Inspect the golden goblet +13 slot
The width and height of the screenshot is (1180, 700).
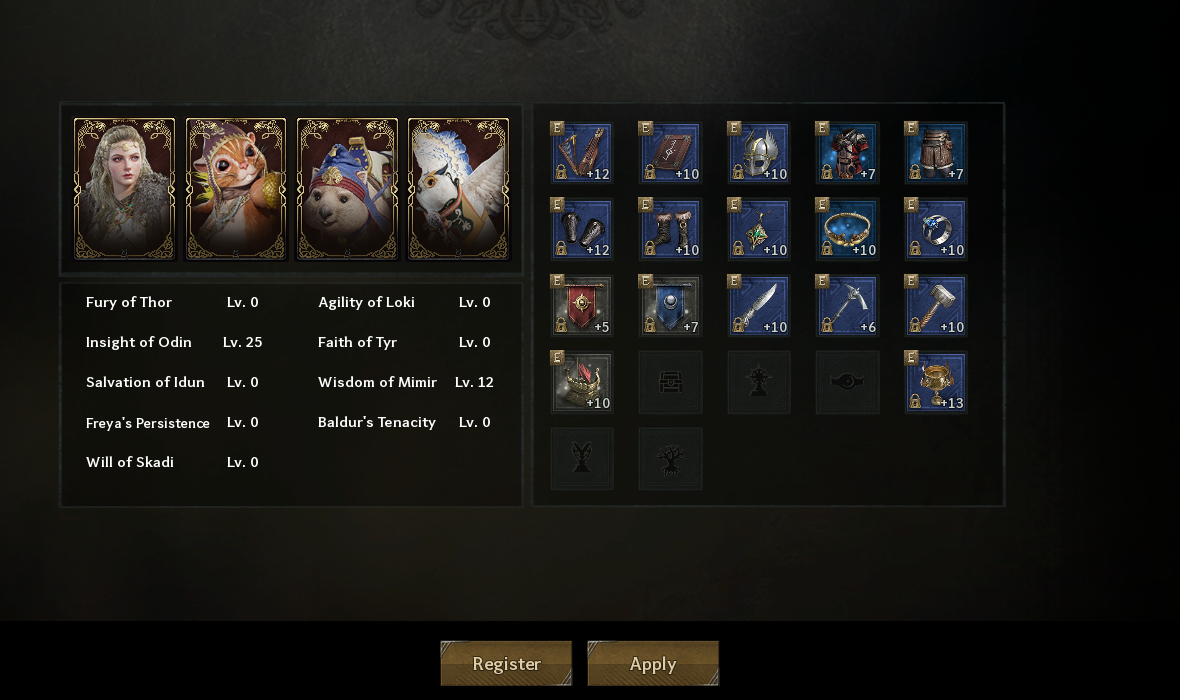[935, 382]
